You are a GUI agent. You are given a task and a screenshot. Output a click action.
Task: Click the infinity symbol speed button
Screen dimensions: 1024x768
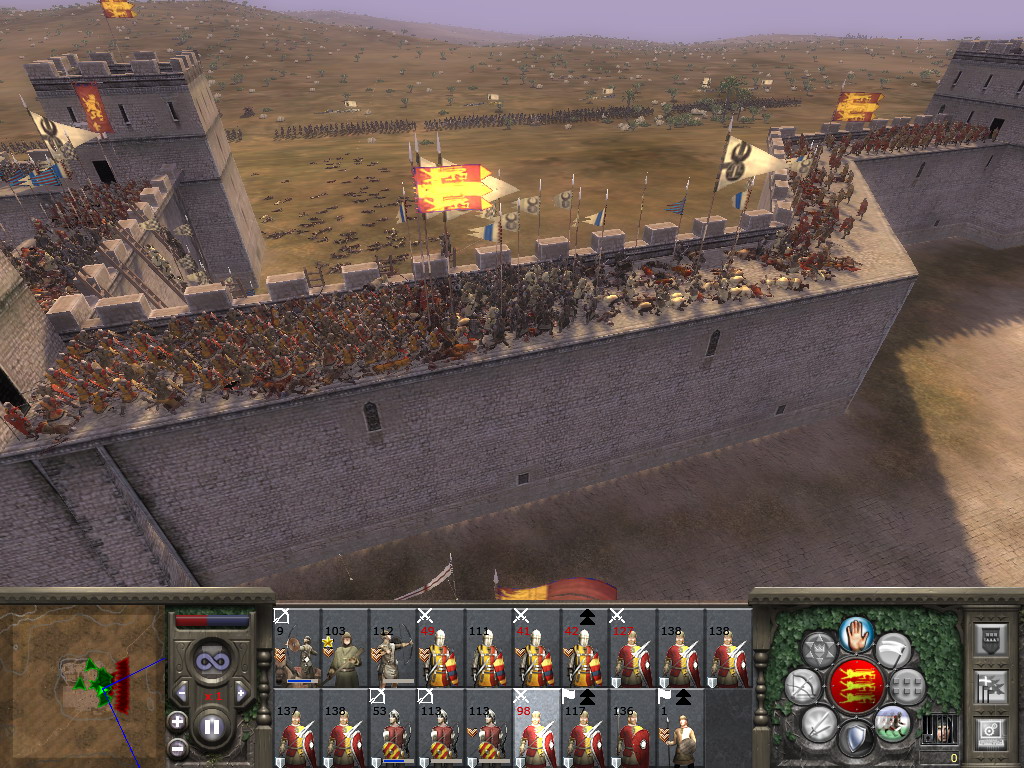211,661
